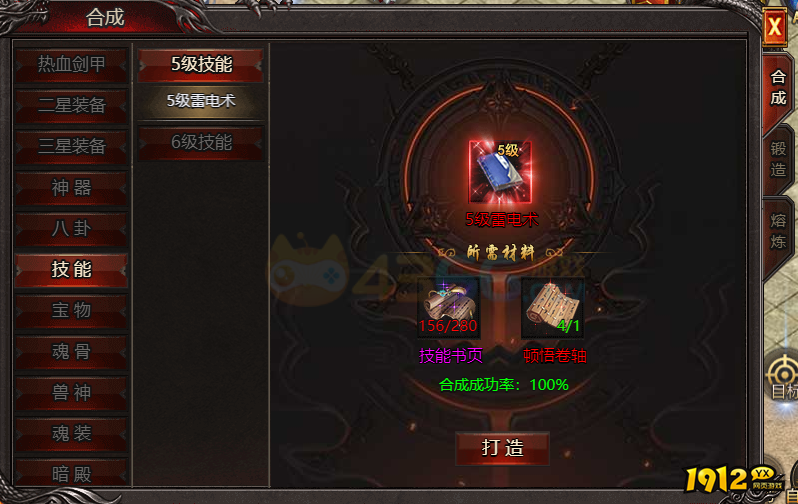
Task: Choose the 三星装备 category
Action: [x=71, y=146]
